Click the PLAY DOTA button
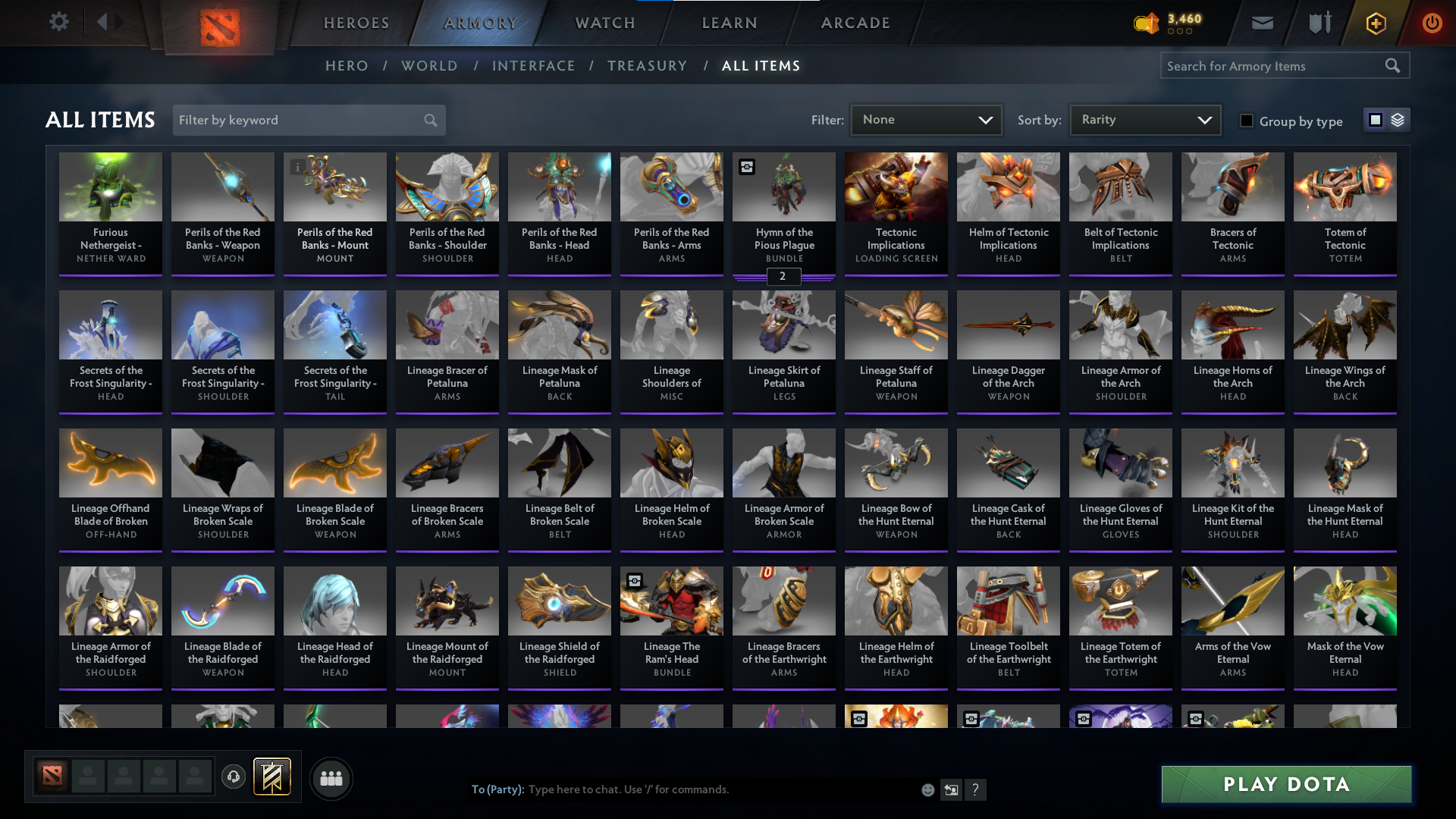This screenshot has width=1456, height=819. [1285, 784]
